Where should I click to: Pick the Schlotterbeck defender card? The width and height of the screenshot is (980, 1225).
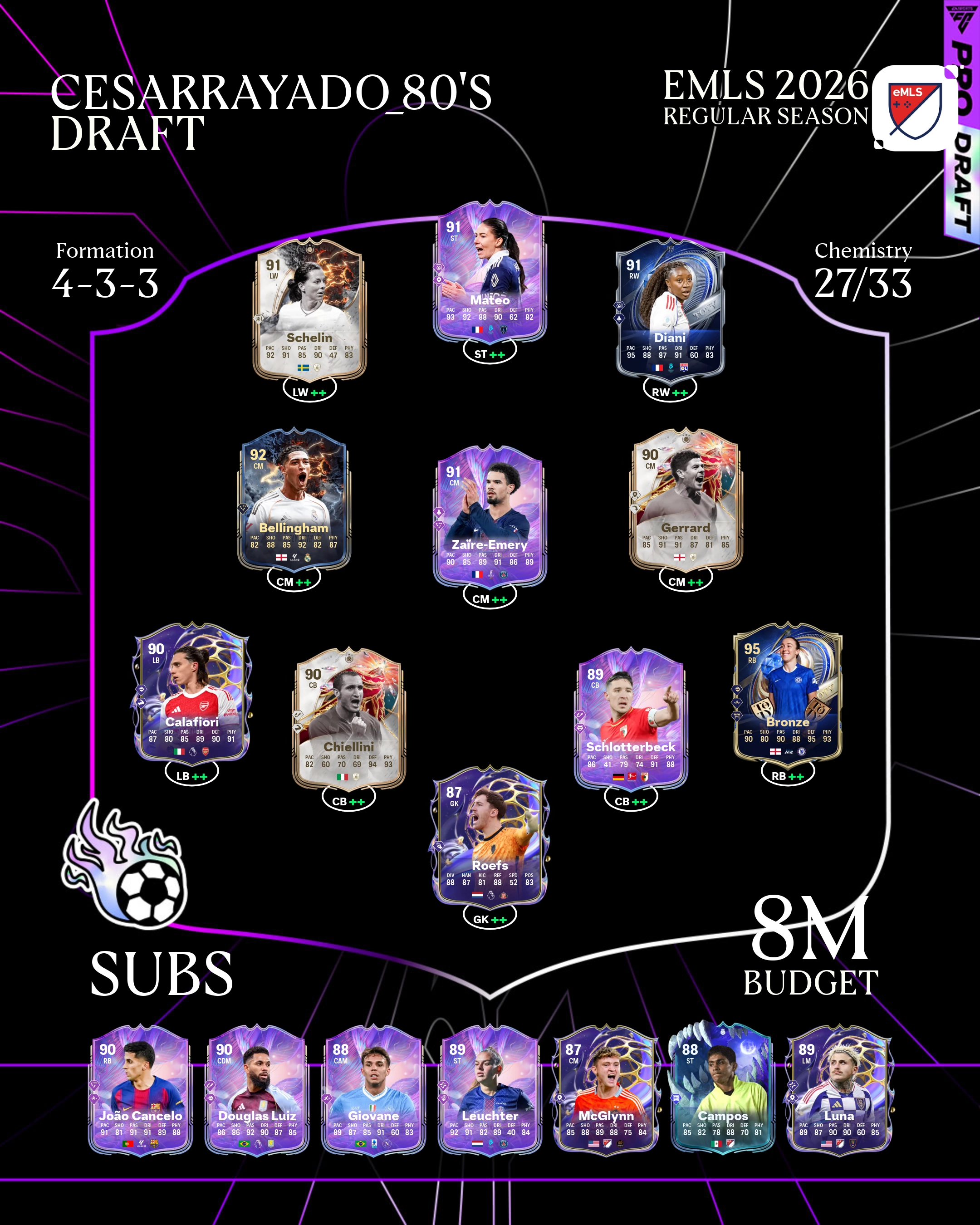[631, 719]
